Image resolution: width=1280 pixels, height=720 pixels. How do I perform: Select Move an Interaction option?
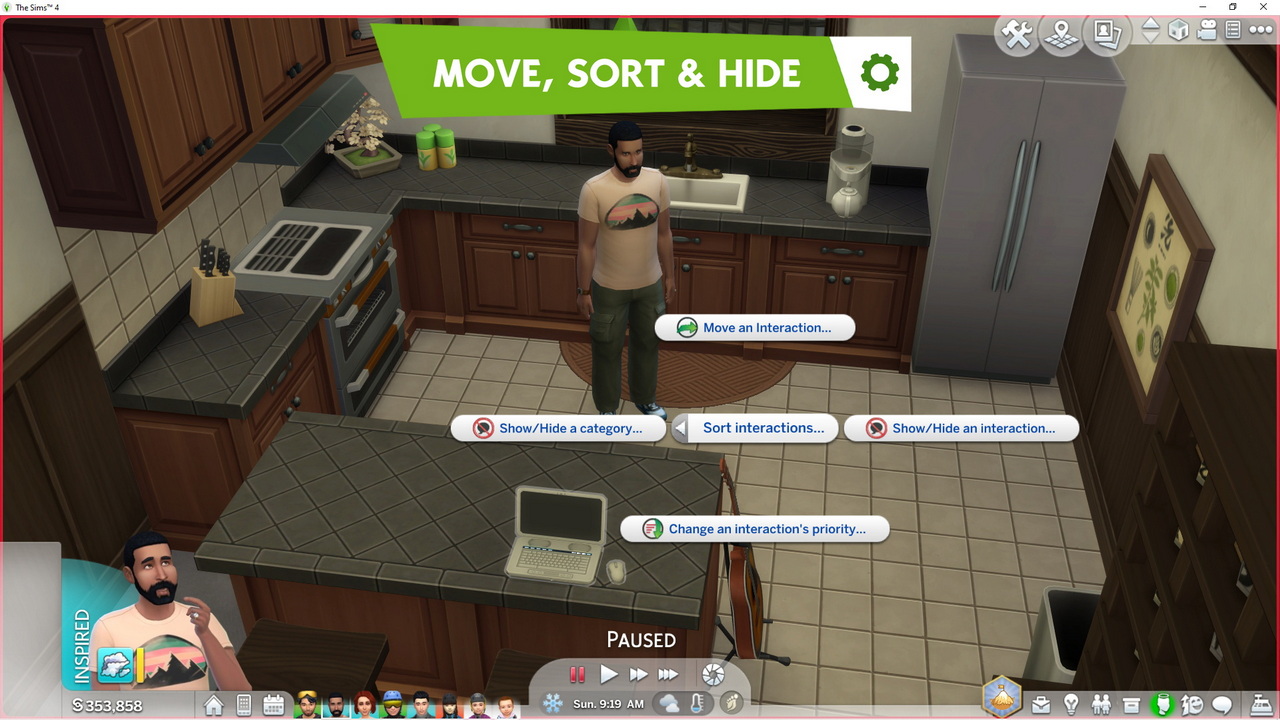753,327
